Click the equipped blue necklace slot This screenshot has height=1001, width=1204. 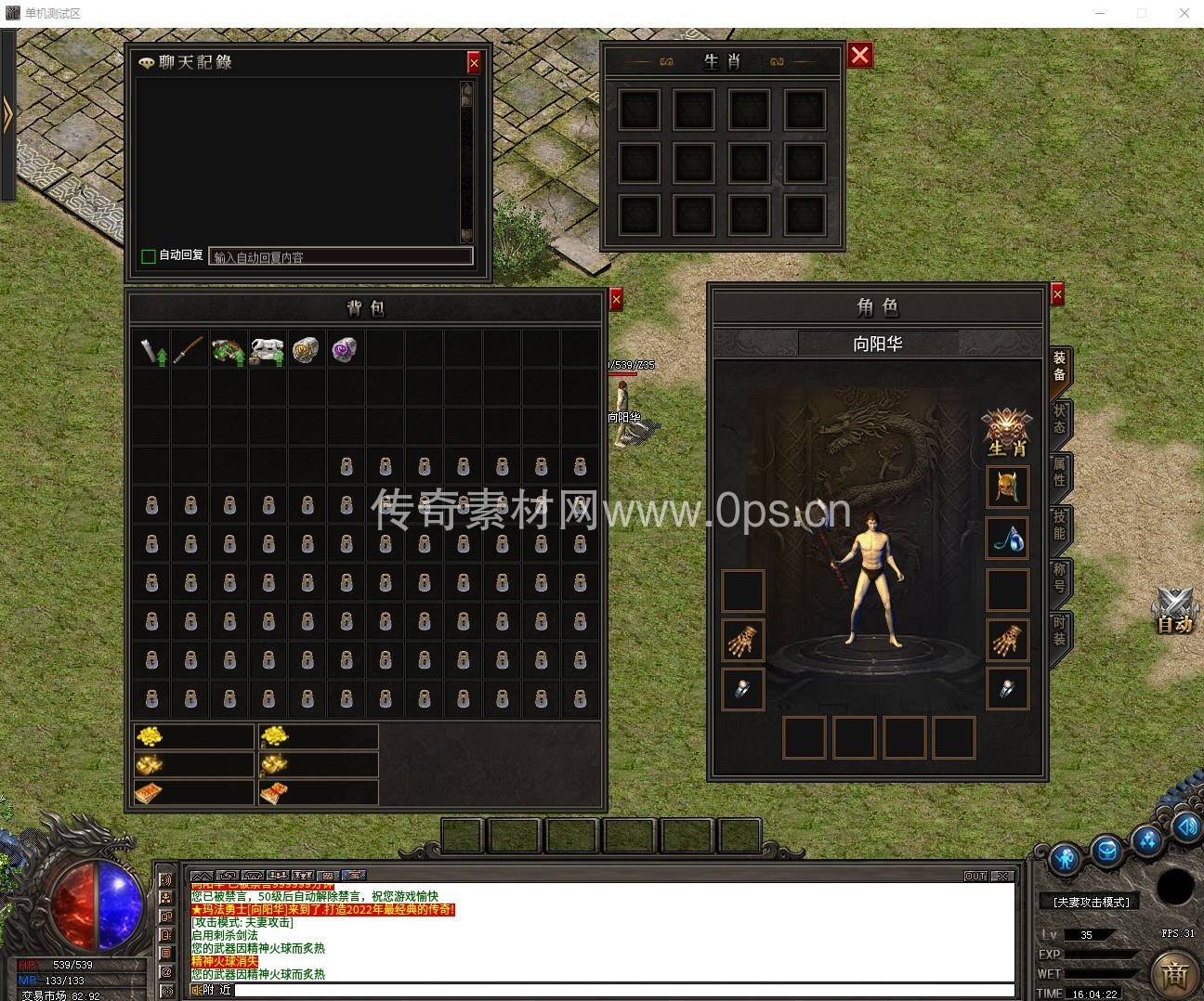[x=1008, y=538]
